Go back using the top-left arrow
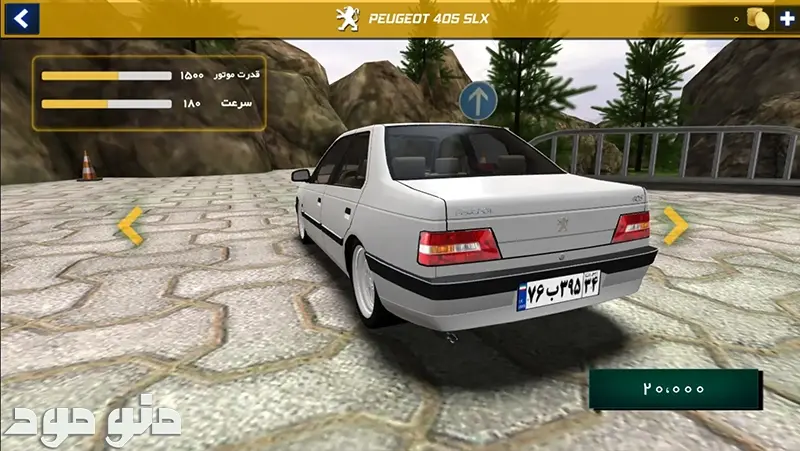Viewport: 800px width, 451px height. [x=20, y=18]
